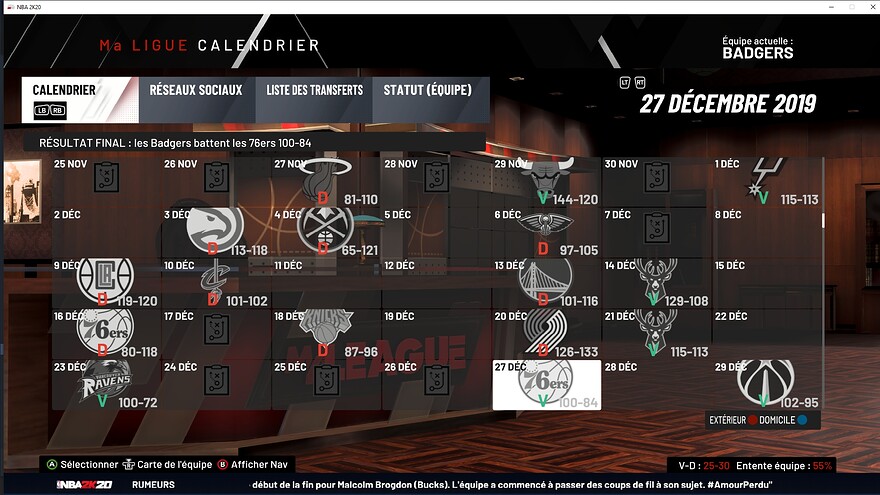Select the 1 Déc Spurs game 115-113
This screenshot has height=495, width=880.
pyautogui.click(x=766, y=182)
